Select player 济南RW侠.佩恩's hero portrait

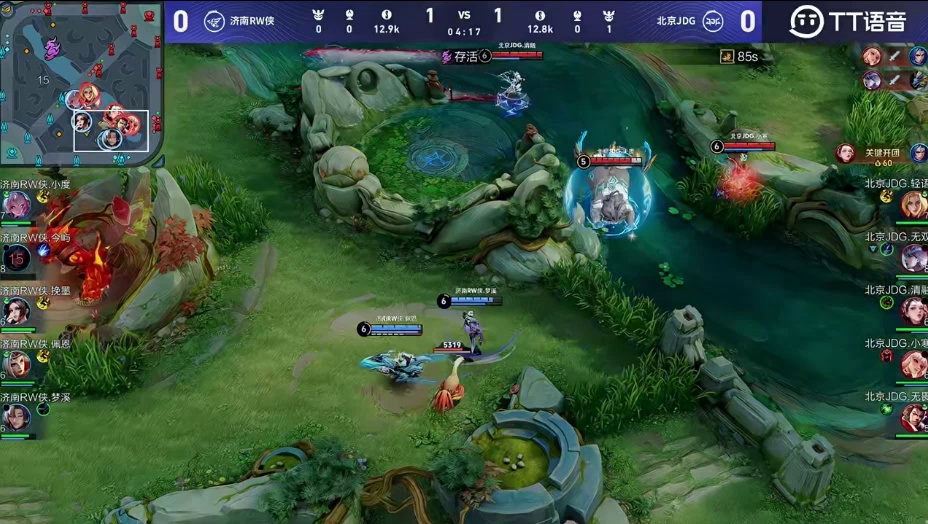pyautogui.click(x=16, y=364)
